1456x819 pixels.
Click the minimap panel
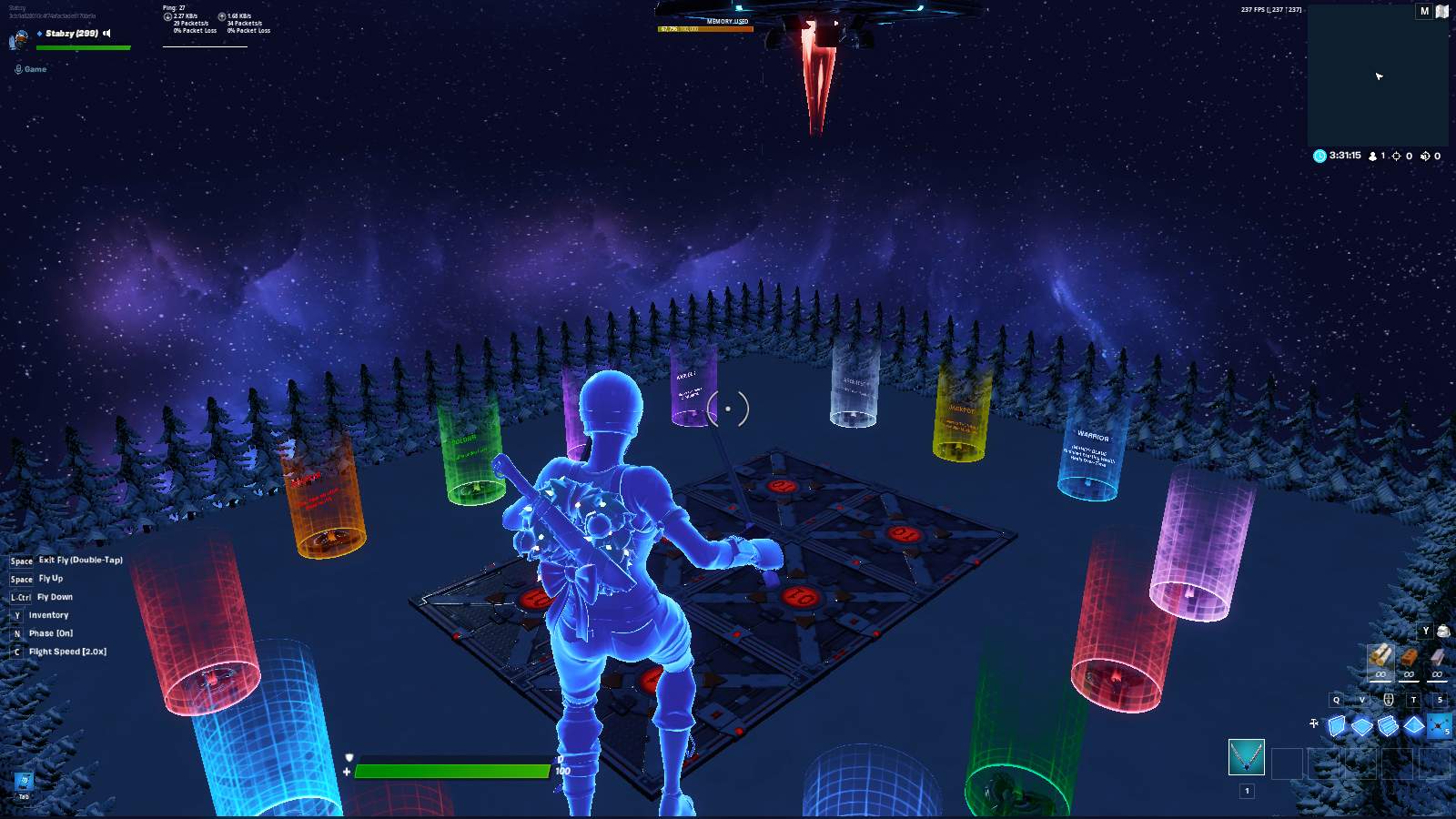coord(1378,77)
